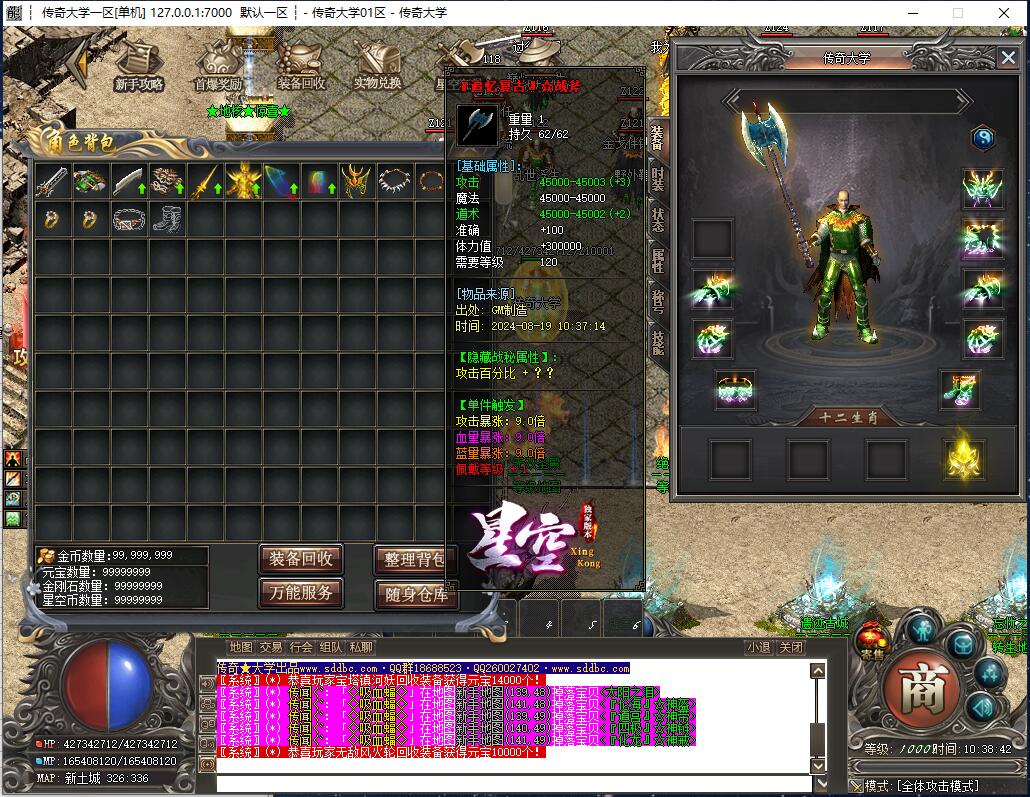Click the yin-yang icon in the equipment panel

[x=983, y=139]
